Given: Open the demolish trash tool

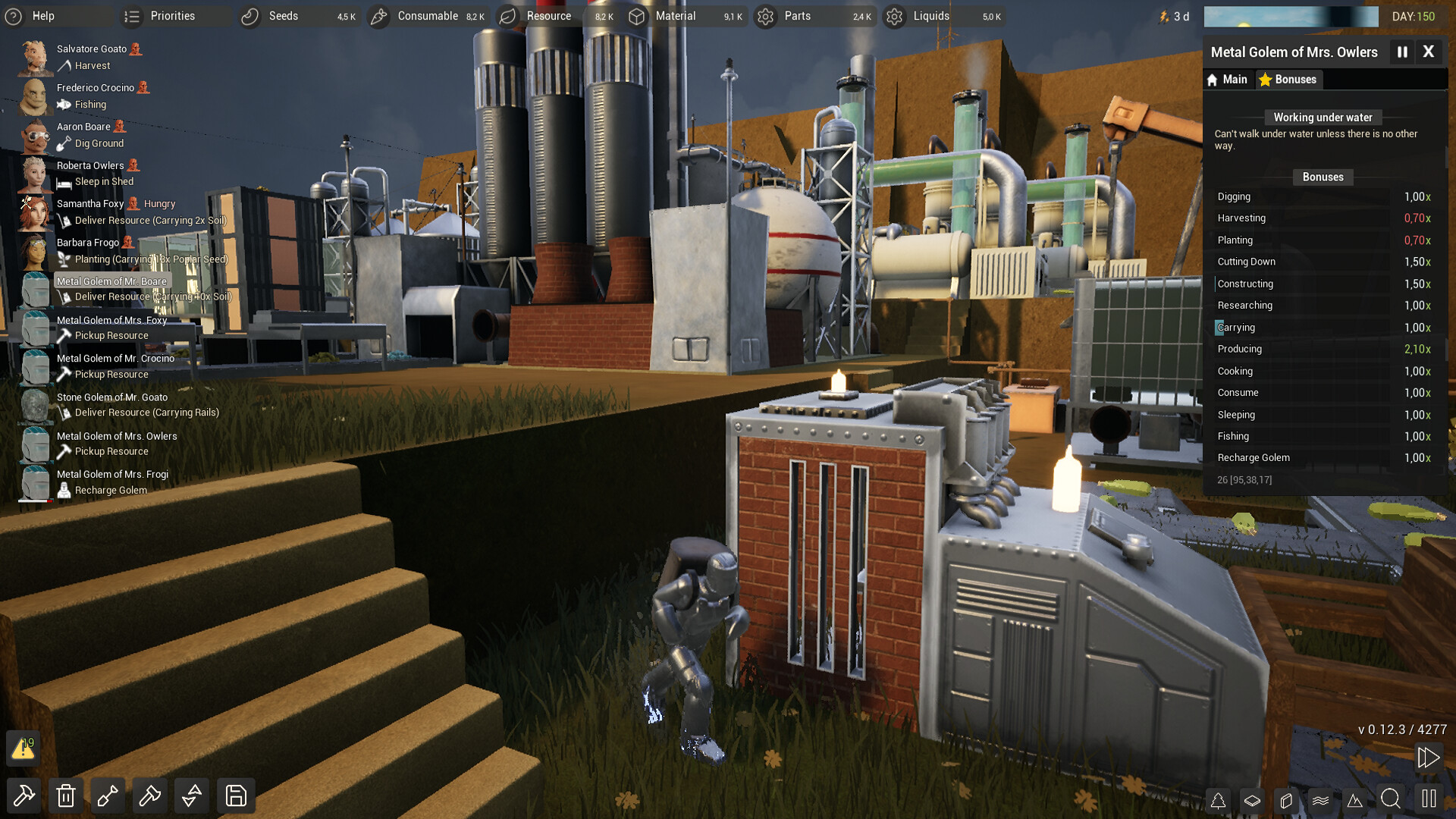Looking at the screenshot, I should tap(66, 795).
